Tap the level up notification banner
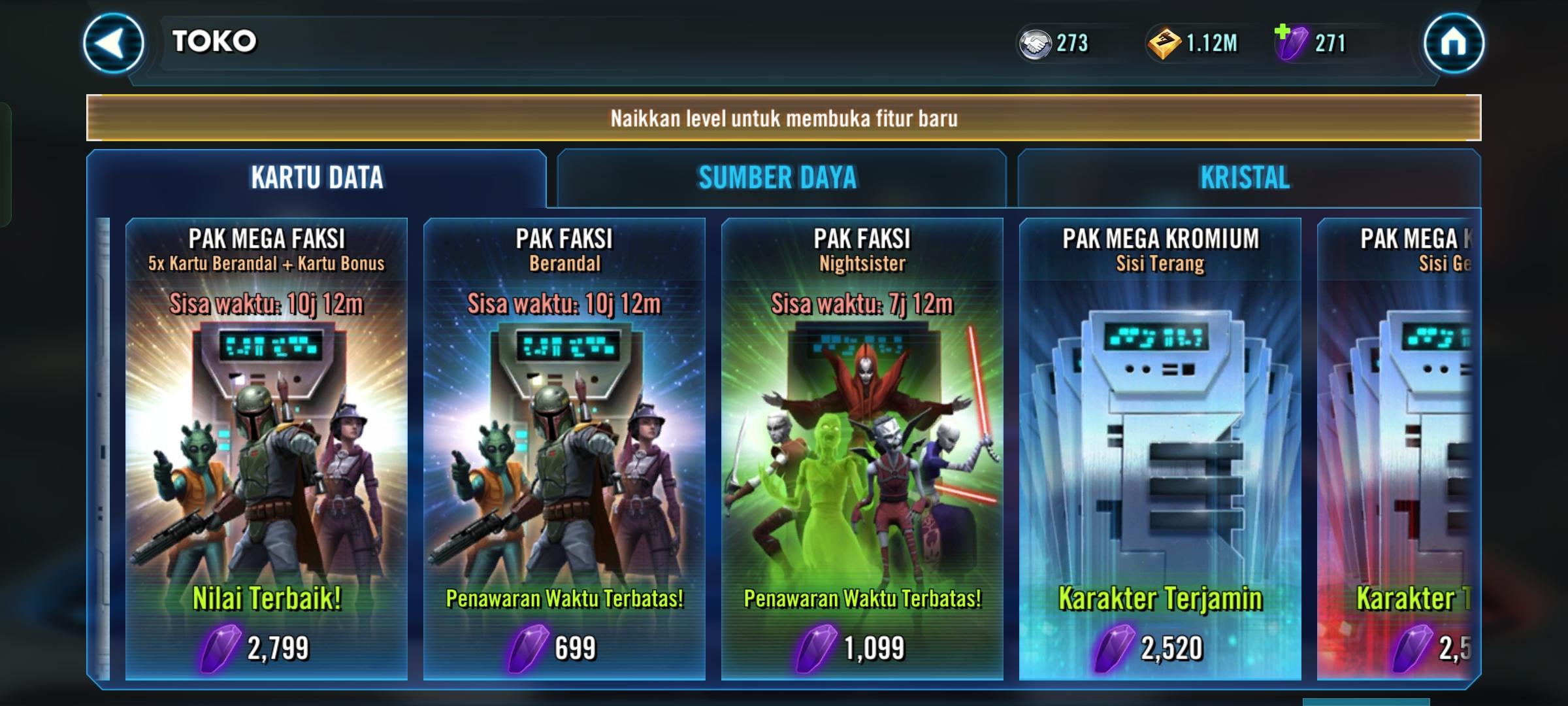Image resolution: width=1568 pixels, height=706 pixels. coord(784,118)
